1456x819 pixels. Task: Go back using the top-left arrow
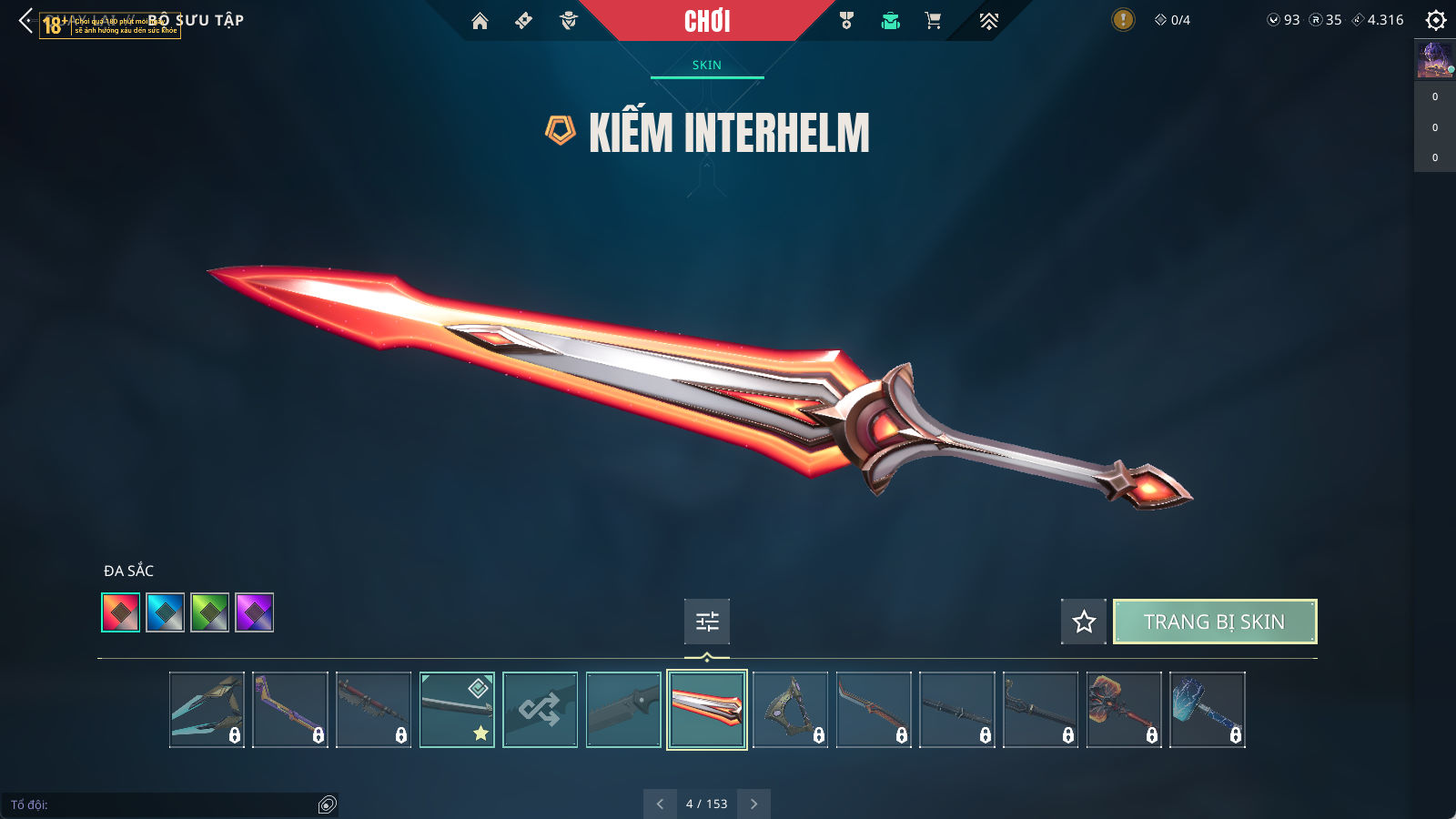pos(25,21)
